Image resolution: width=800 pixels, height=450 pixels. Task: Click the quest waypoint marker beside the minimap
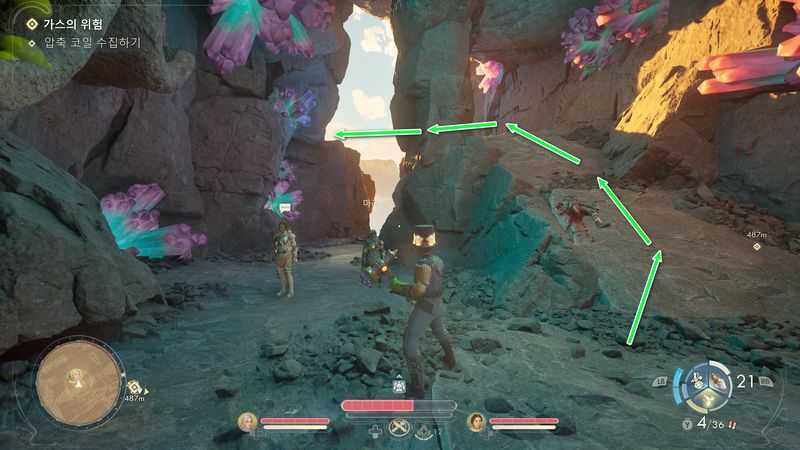coord(133,387)
